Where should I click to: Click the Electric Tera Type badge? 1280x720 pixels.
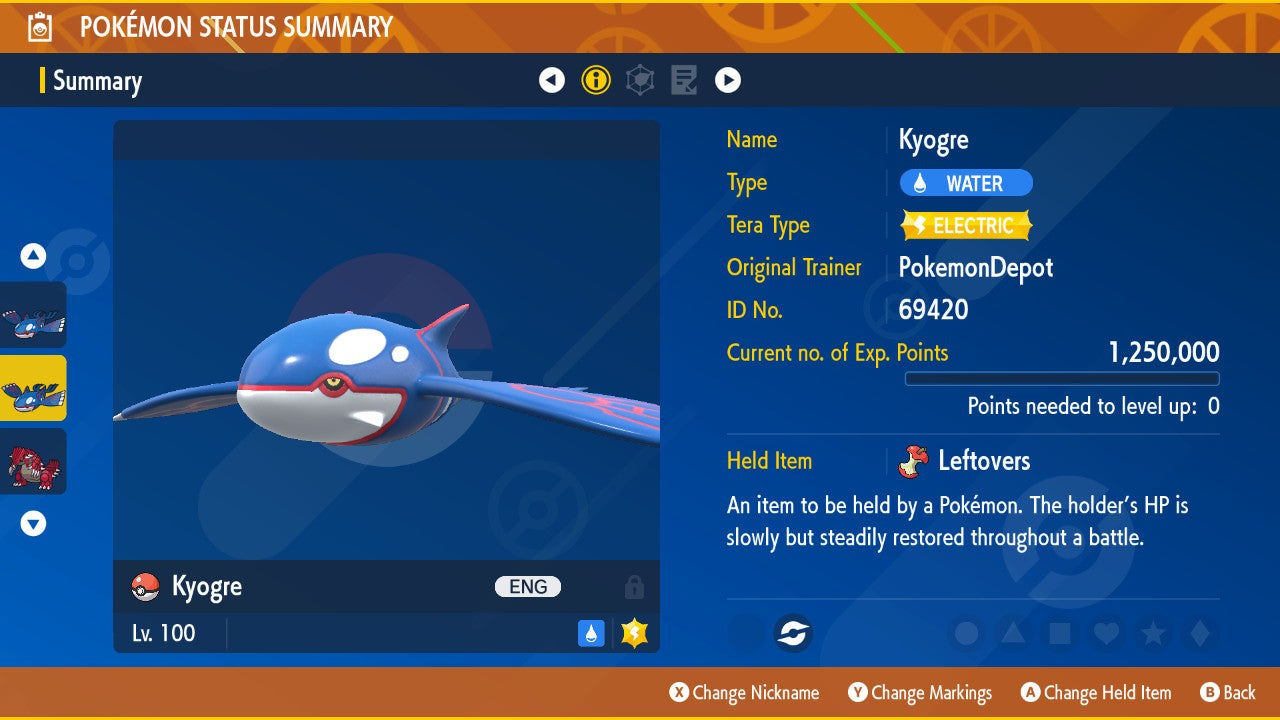coord(966,225)
